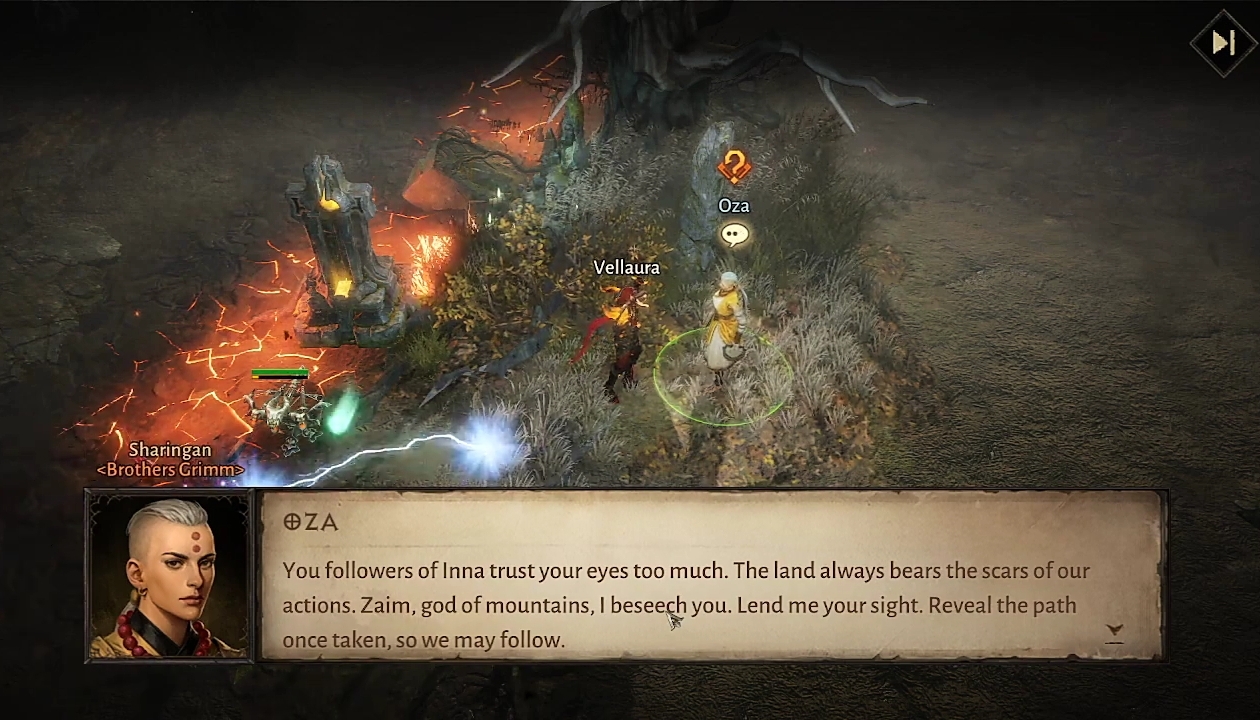Viewport: 1260px width, 720px height.
Task: Skip the dialogue with the skip button
Action: coord(1222,42)
